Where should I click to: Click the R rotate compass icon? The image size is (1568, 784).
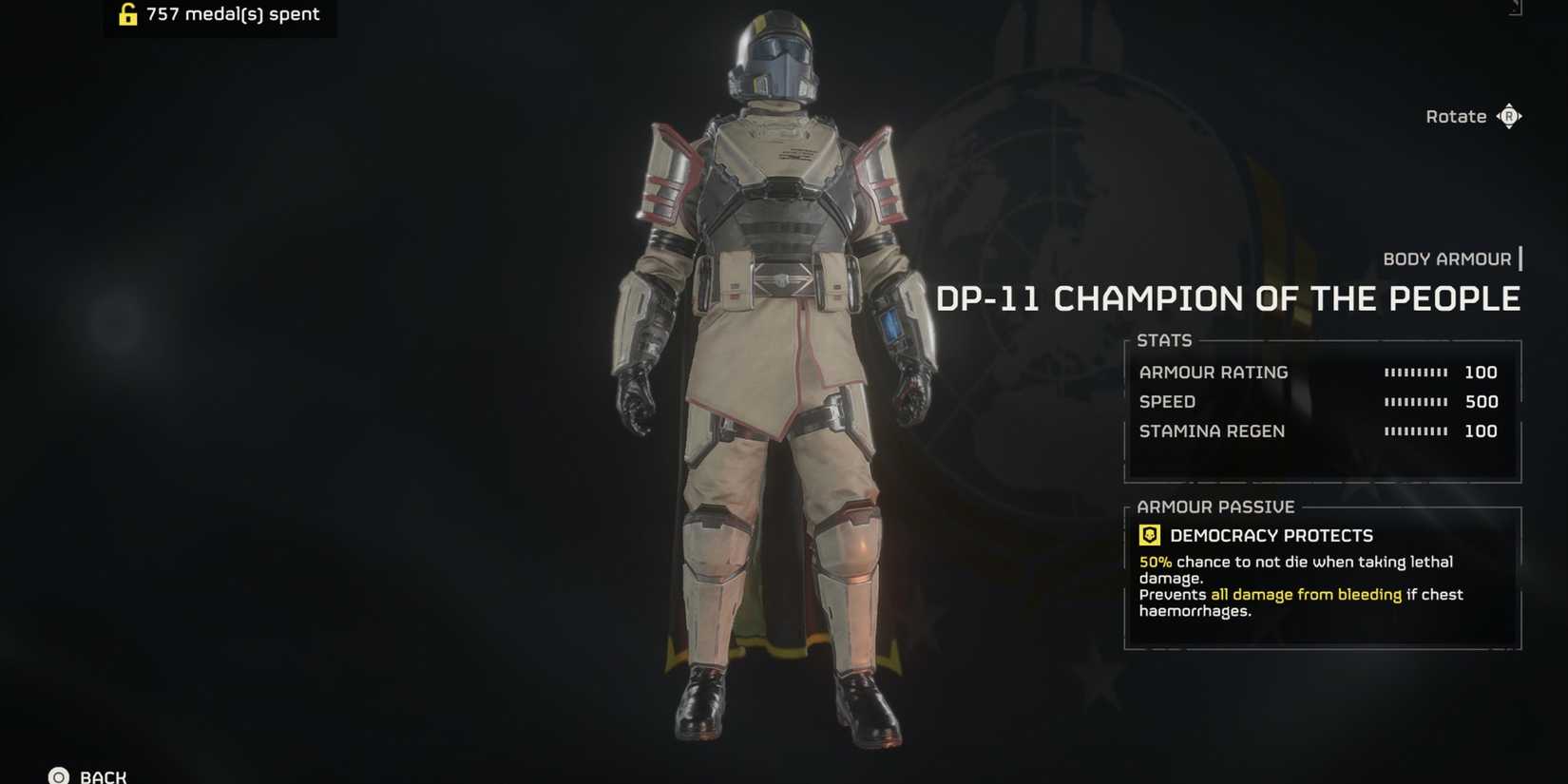tap(1509, 115)
